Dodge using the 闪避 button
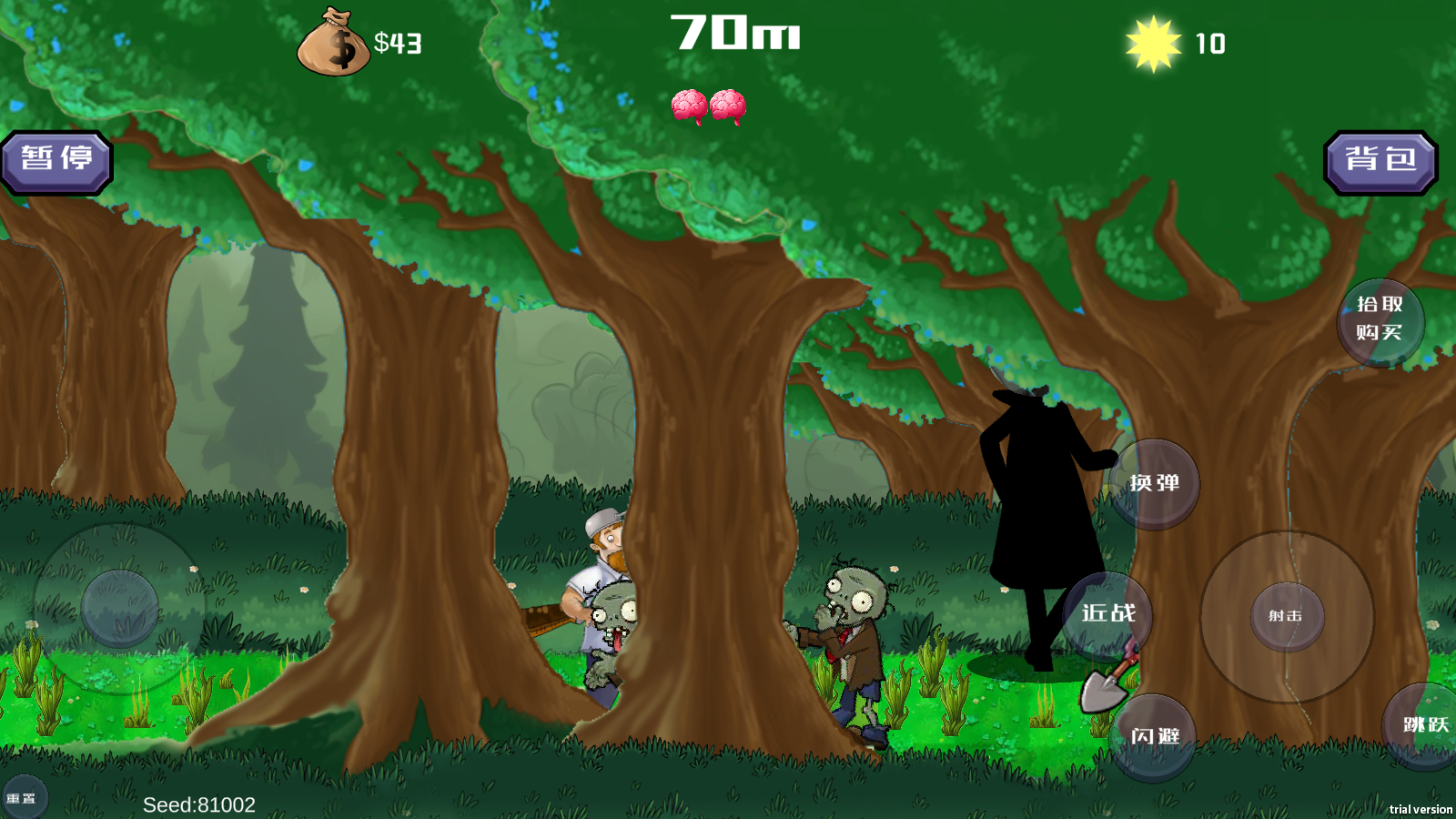Image resolution: width=1456 pixels, height=819 pixels. pos(1154,736)
